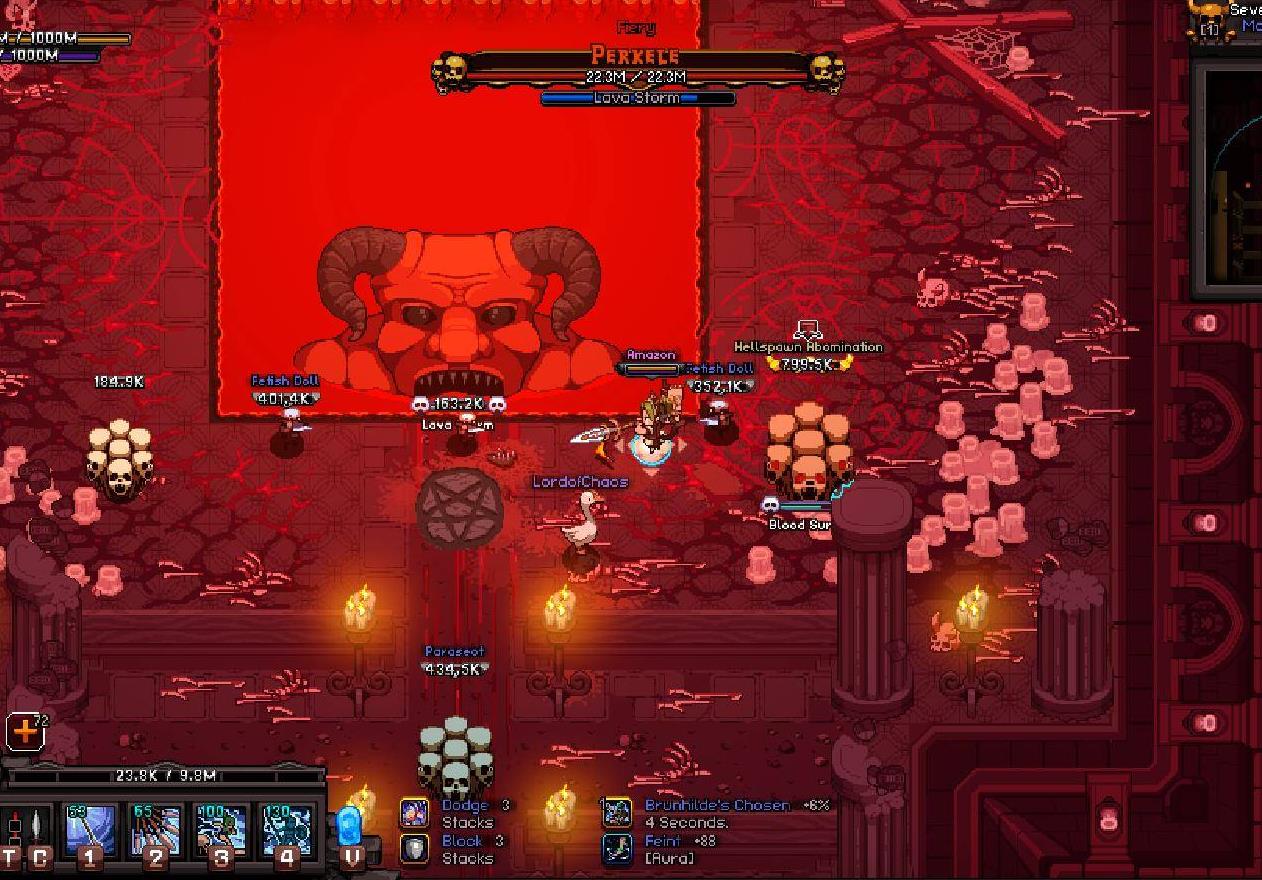Trigger the green-haired warrior skill in slot 3
The image size is (1262, 880).
[x=221, y=830]
